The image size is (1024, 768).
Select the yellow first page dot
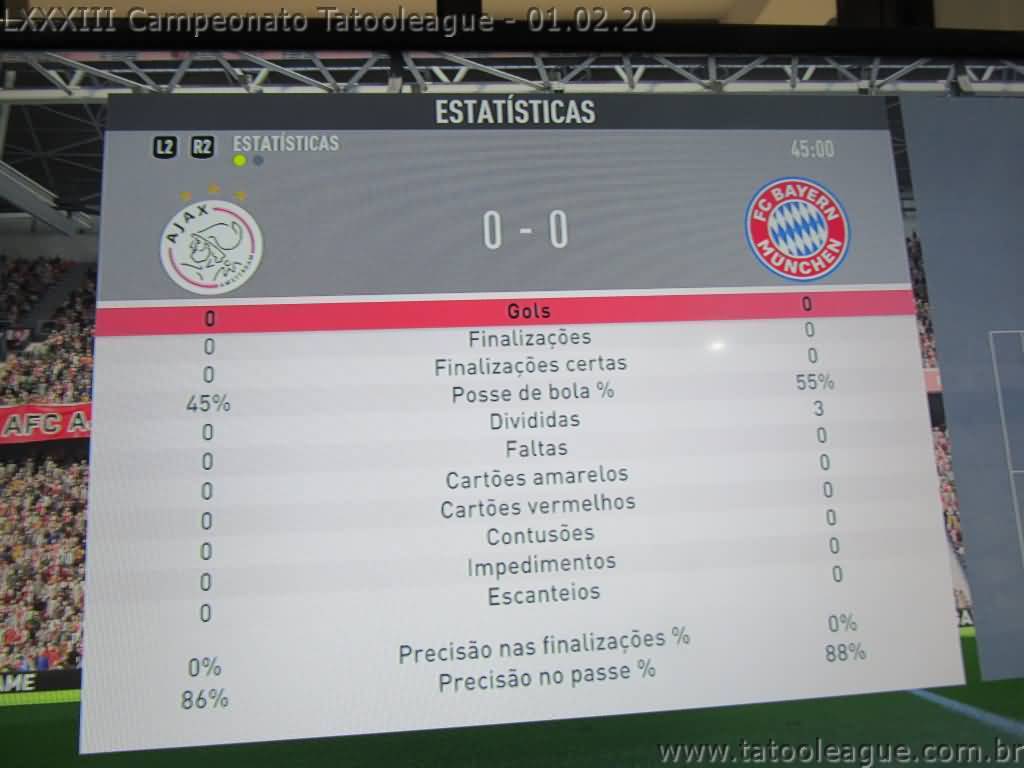pyautogui.click(x=240, y=160)
